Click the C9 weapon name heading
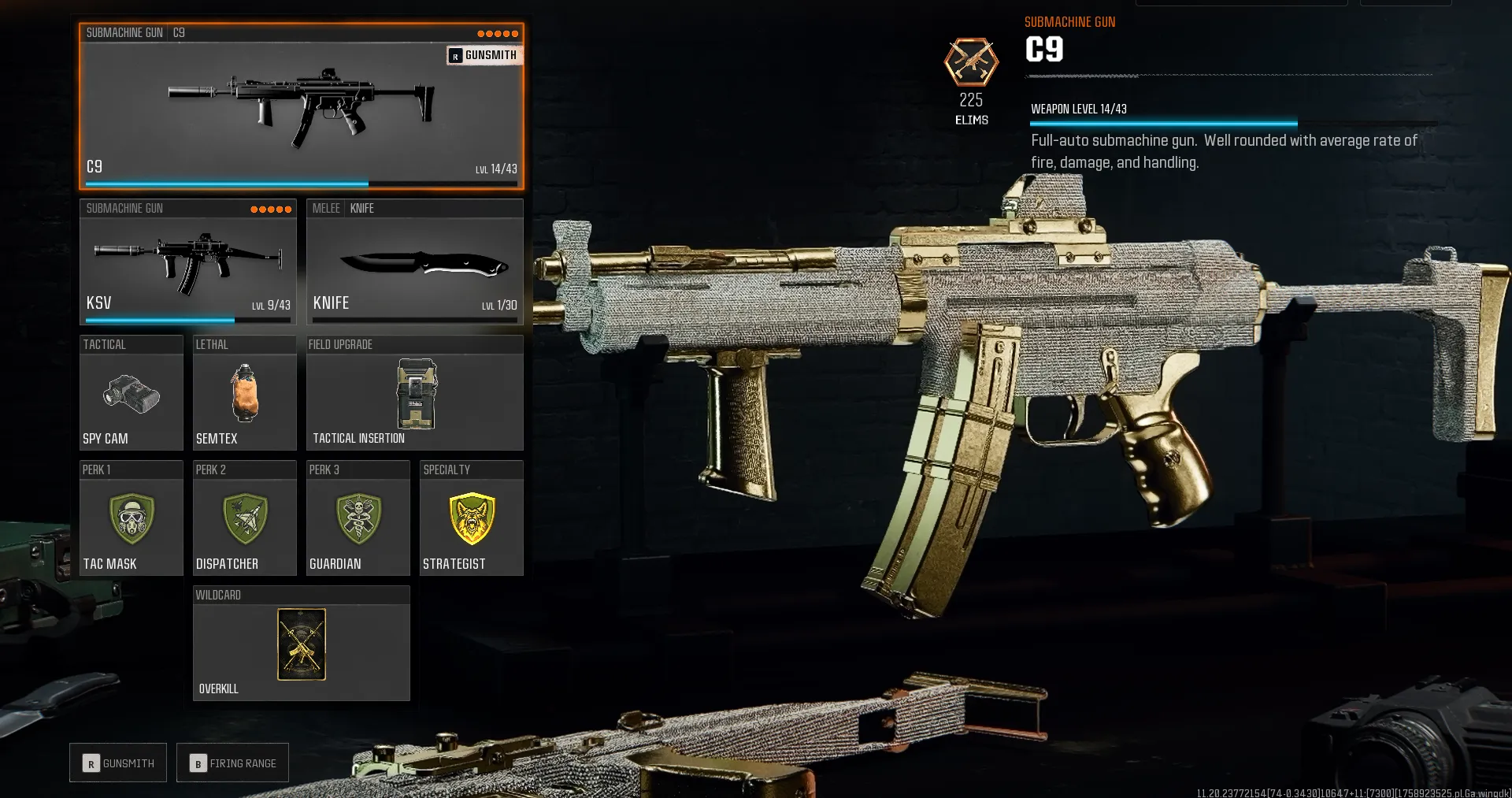Viewport: 1512px width, 798px height. (x=1043, y=49)
